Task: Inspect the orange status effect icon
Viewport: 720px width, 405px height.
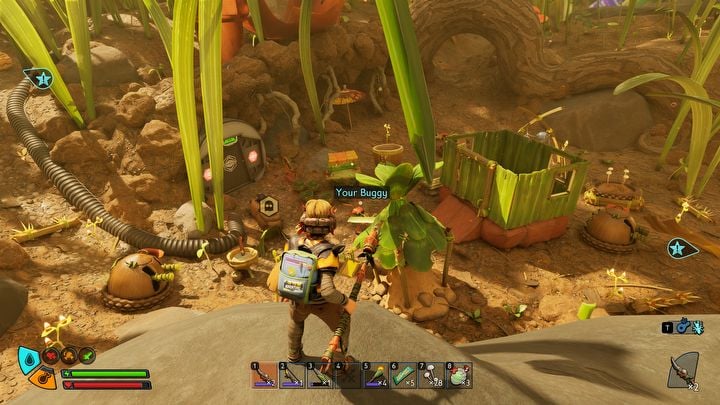Action: pyautogui.click(x=70, y=354)
